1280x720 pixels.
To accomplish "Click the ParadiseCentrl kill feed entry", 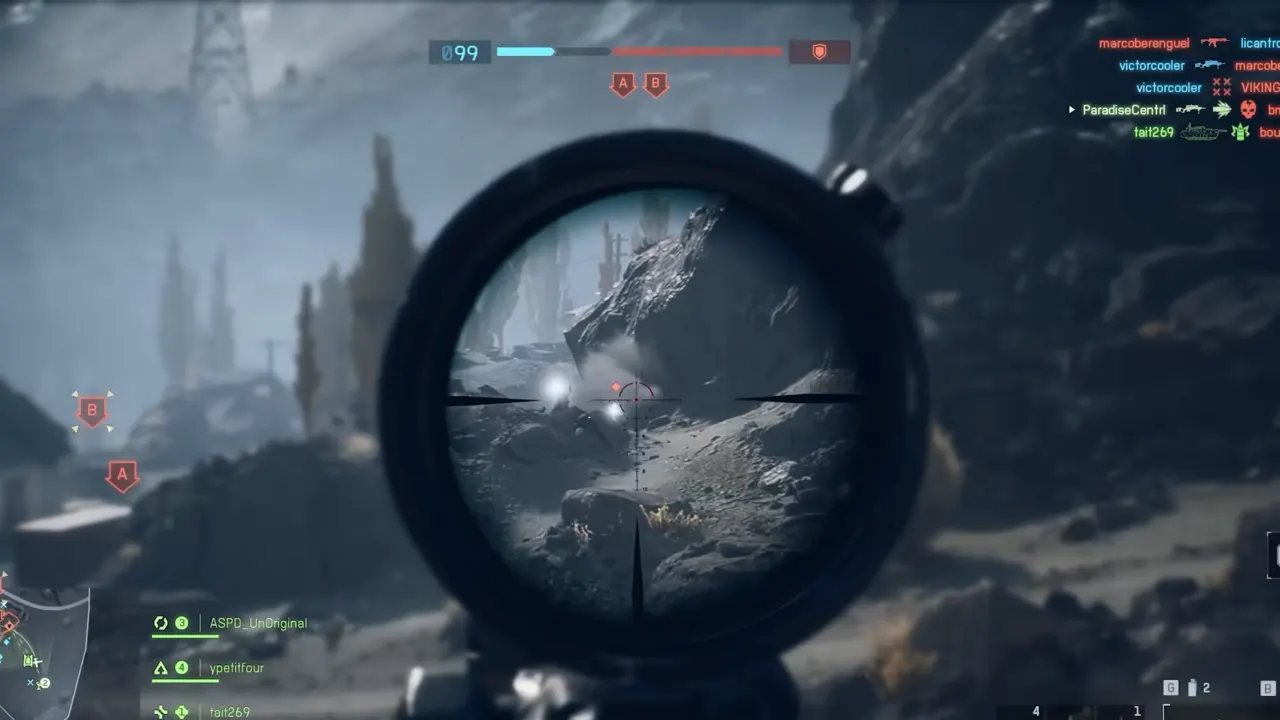I will [1124, 110].
